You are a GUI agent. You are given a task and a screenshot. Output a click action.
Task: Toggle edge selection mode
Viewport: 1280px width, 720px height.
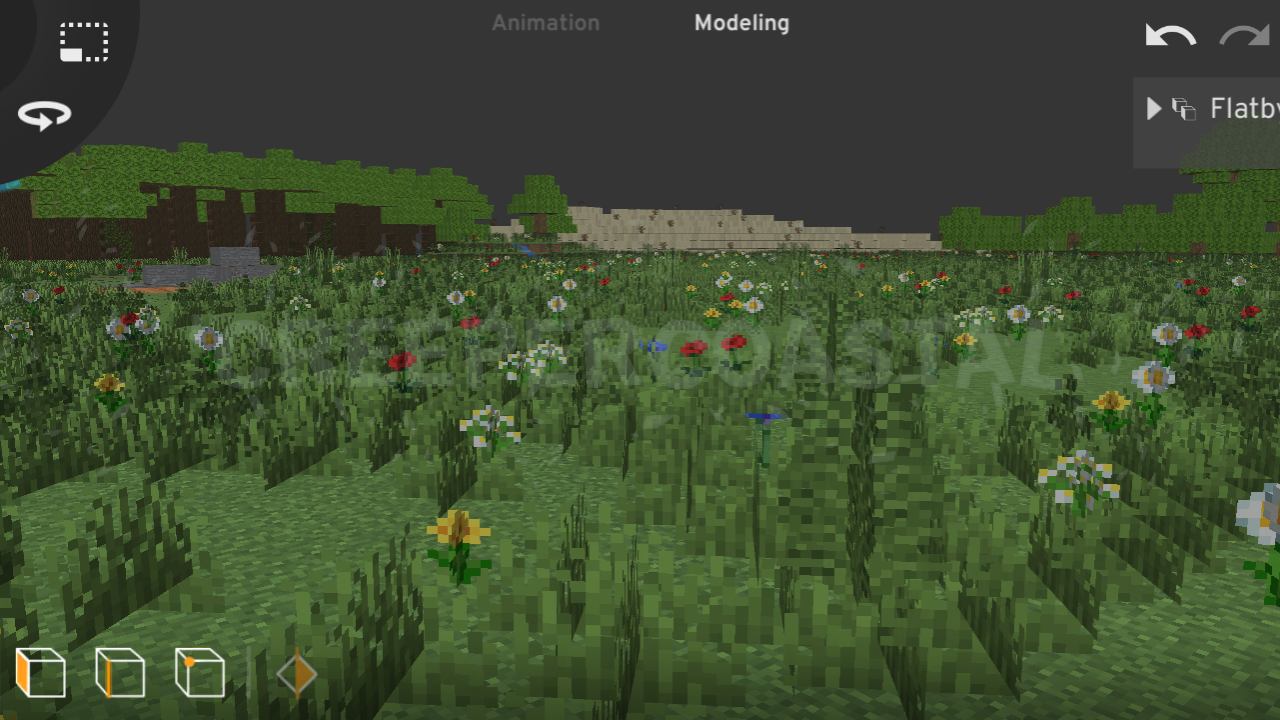point(120,673)
